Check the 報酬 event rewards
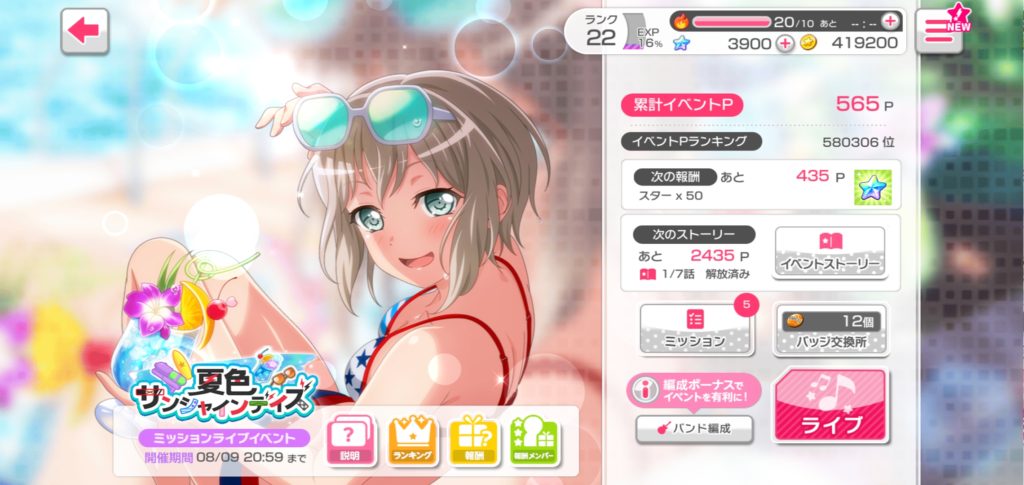 [474, 440]
